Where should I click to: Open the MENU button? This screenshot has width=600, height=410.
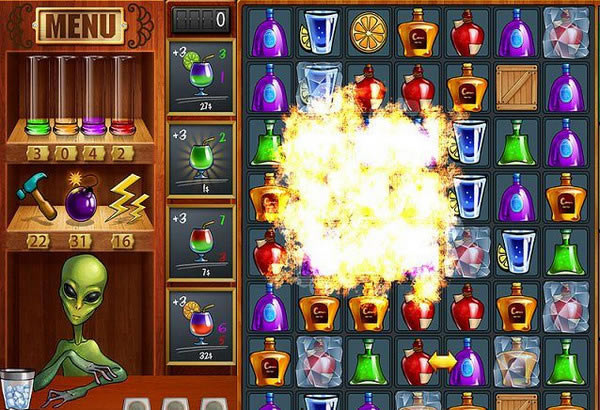click(80, 23)
